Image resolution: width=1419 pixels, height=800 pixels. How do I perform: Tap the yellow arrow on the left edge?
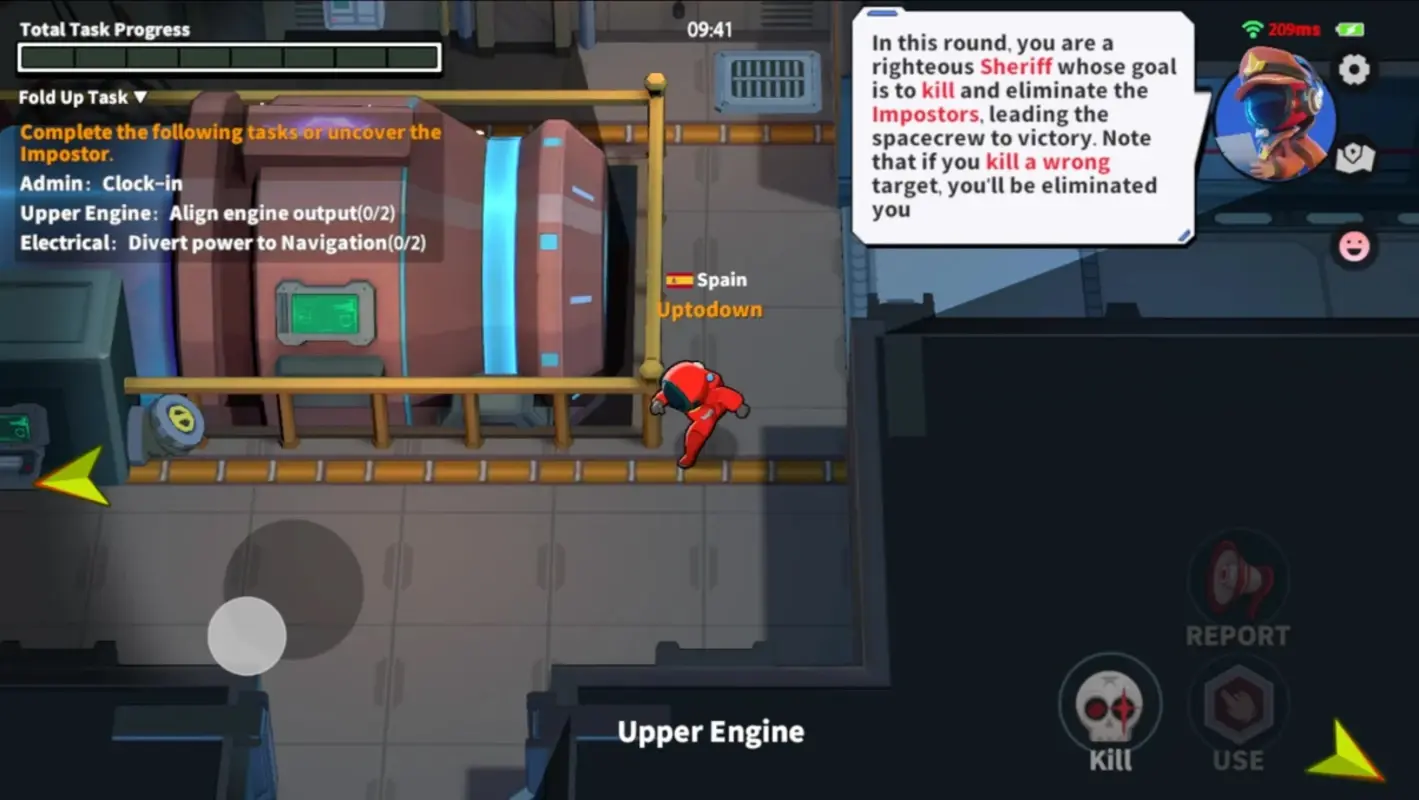(70, 475)
